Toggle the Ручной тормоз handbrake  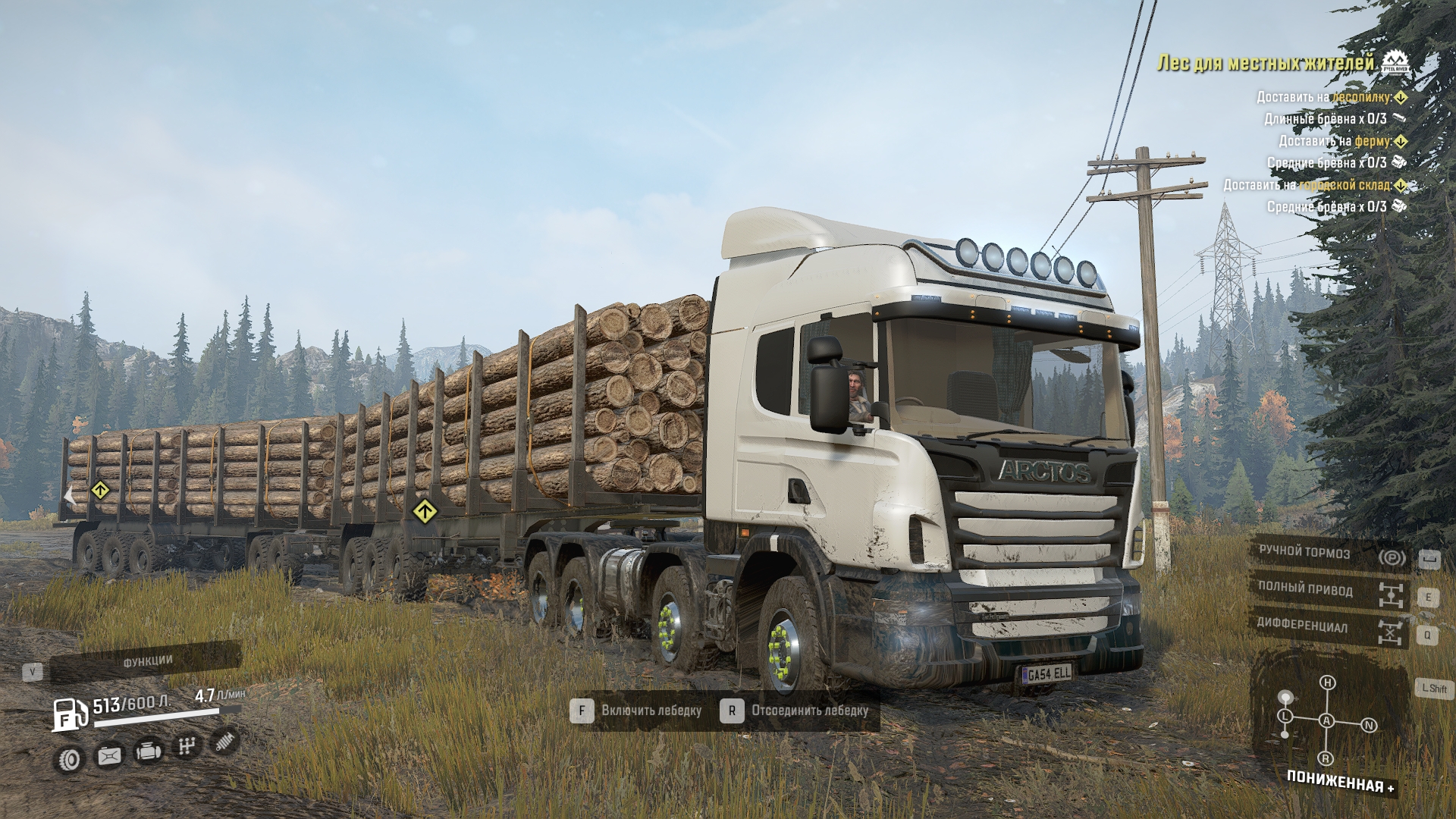coord(1329,554)
